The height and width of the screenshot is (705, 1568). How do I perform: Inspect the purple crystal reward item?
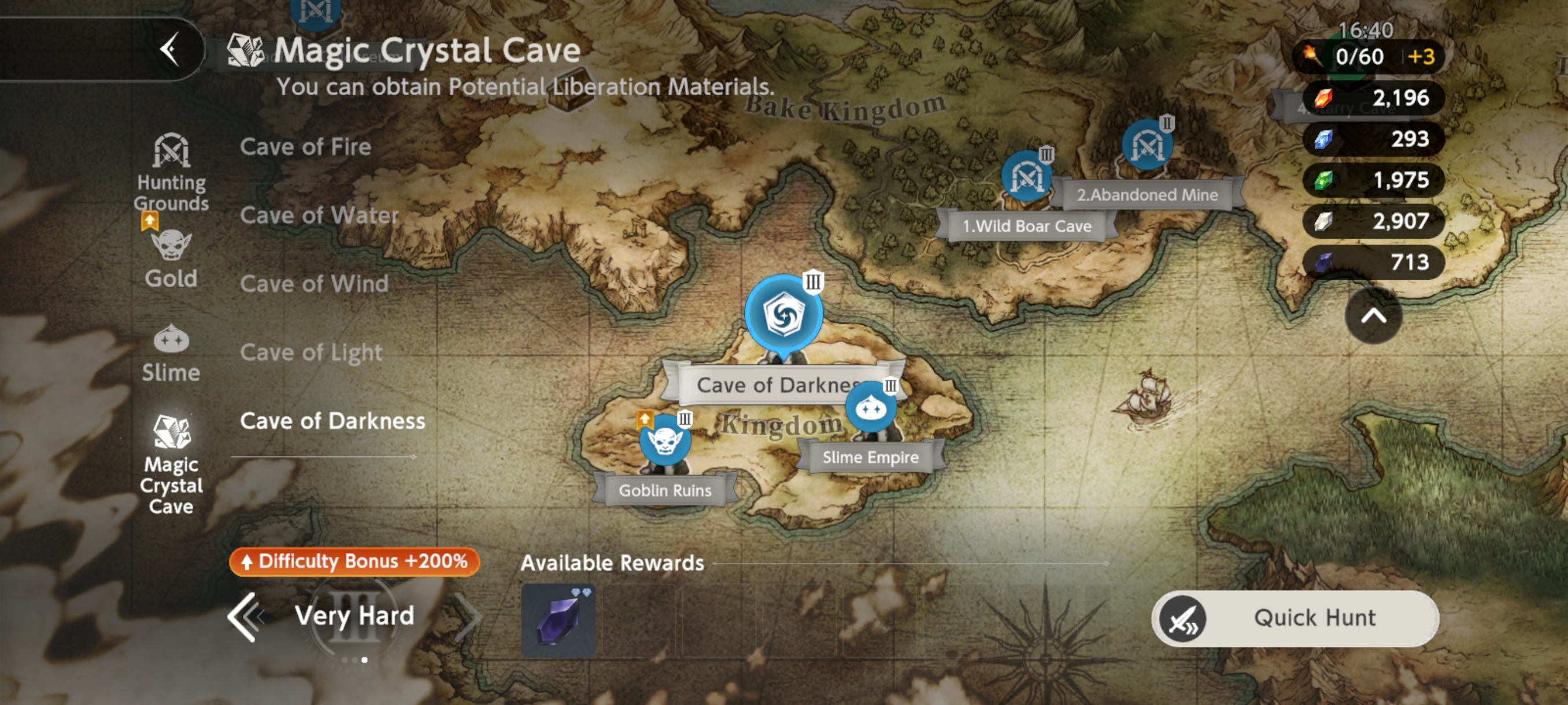[x=558, y=621]
